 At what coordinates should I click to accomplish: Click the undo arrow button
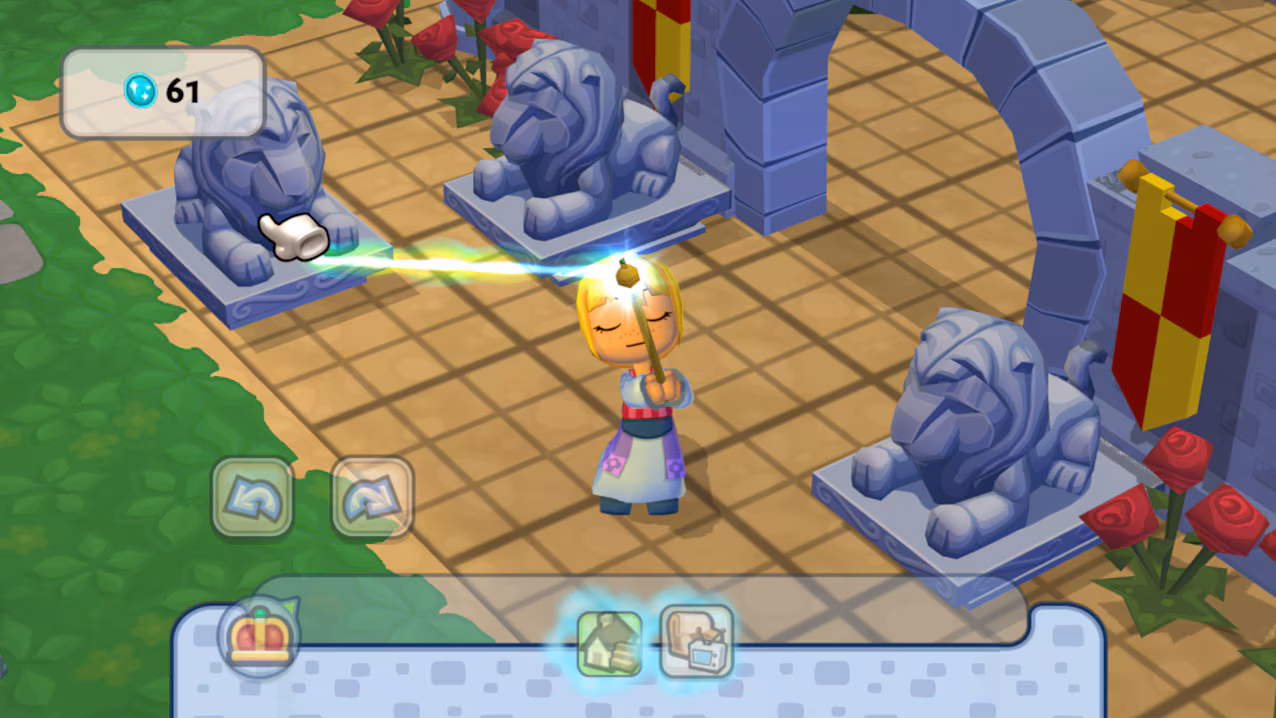252,497
